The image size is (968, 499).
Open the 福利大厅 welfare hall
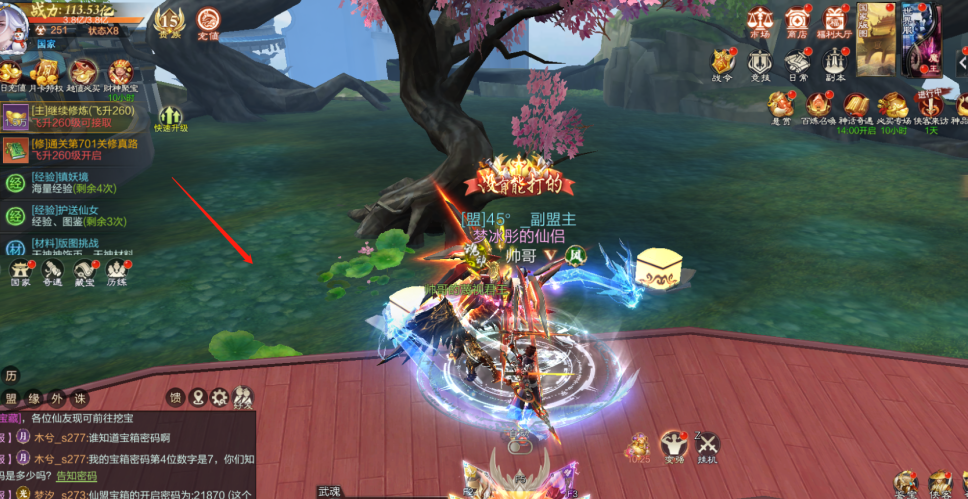[x=833, y=20]
